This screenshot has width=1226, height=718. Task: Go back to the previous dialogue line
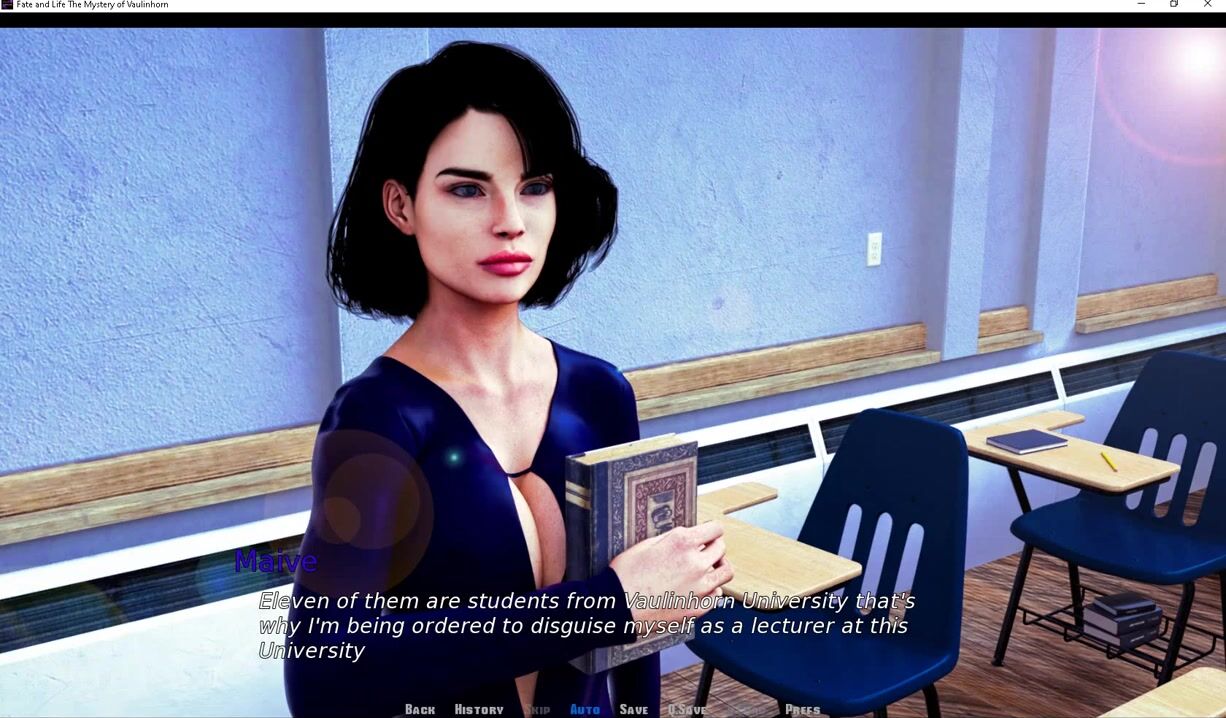pos(420,709)
